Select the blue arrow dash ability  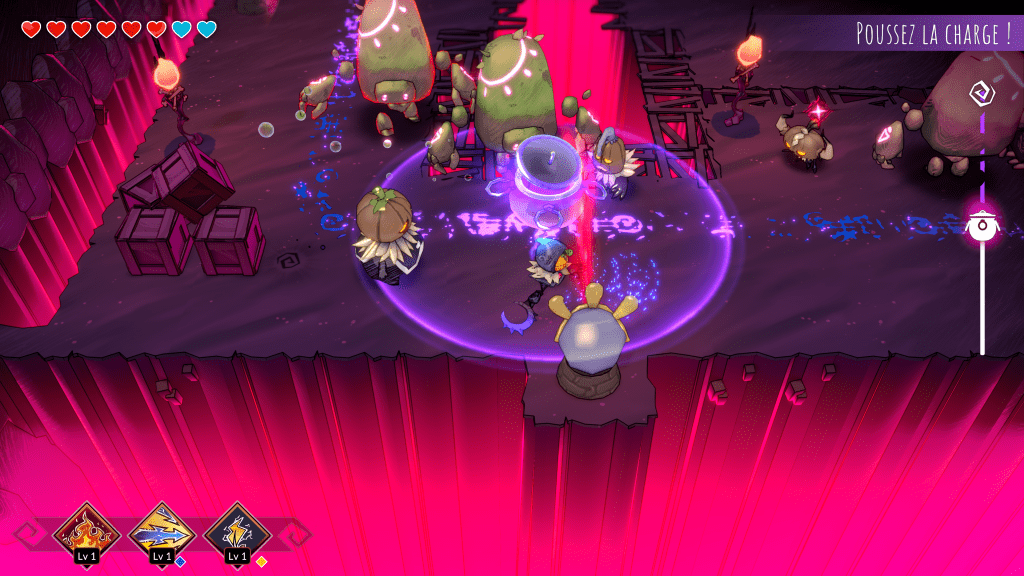point(162,532)
